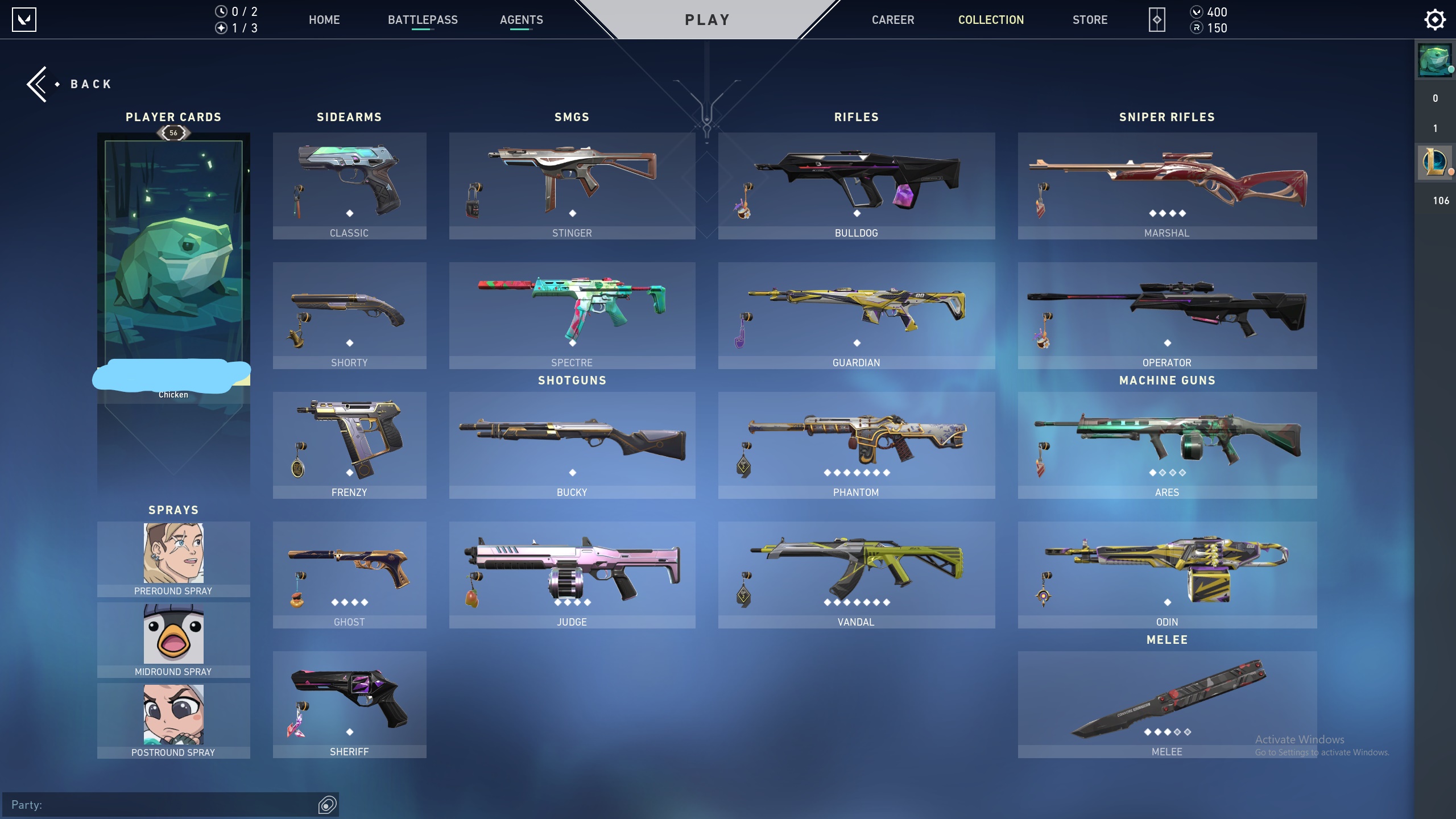Select the Vandal weapon skin

coord(856,574)
